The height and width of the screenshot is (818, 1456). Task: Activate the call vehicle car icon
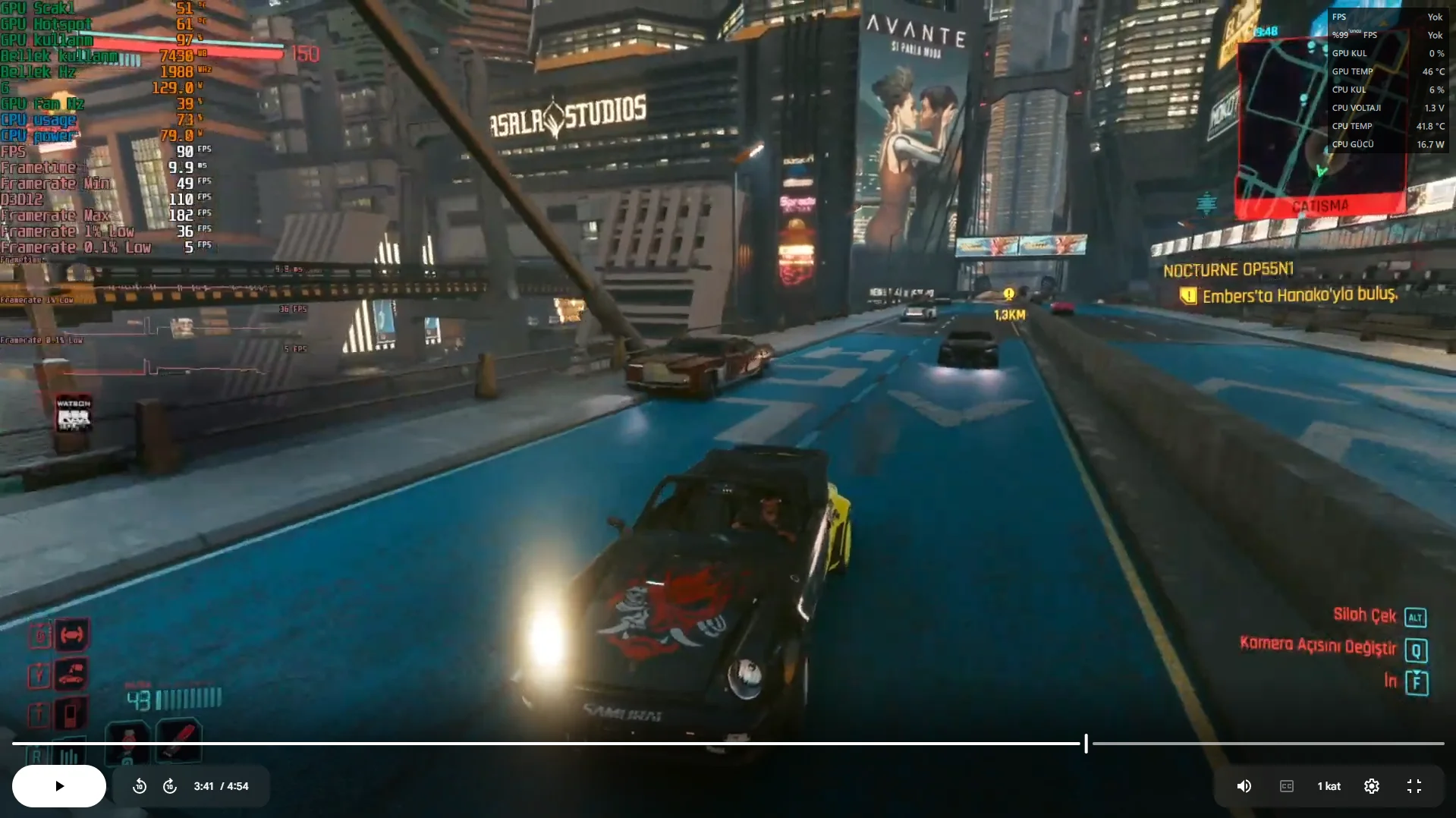pyautogui.click(x=71, y=675)
